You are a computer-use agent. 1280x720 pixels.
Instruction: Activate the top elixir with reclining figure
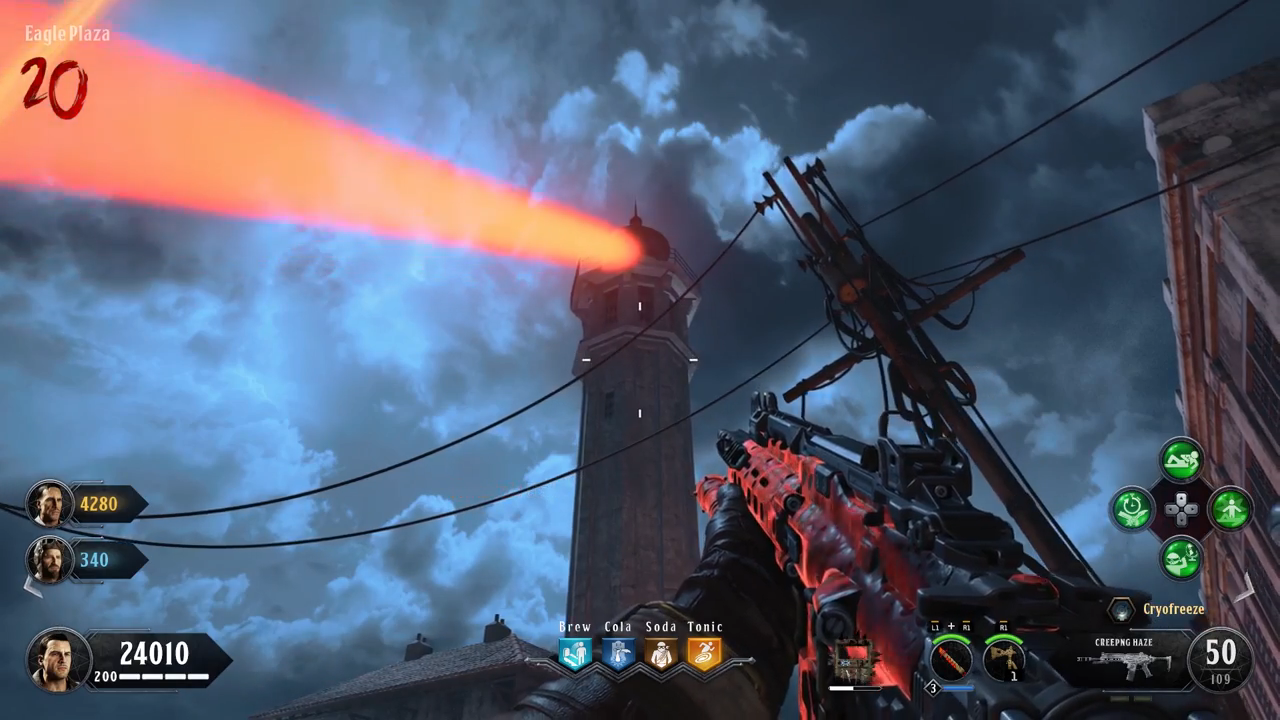[1181, 460]
